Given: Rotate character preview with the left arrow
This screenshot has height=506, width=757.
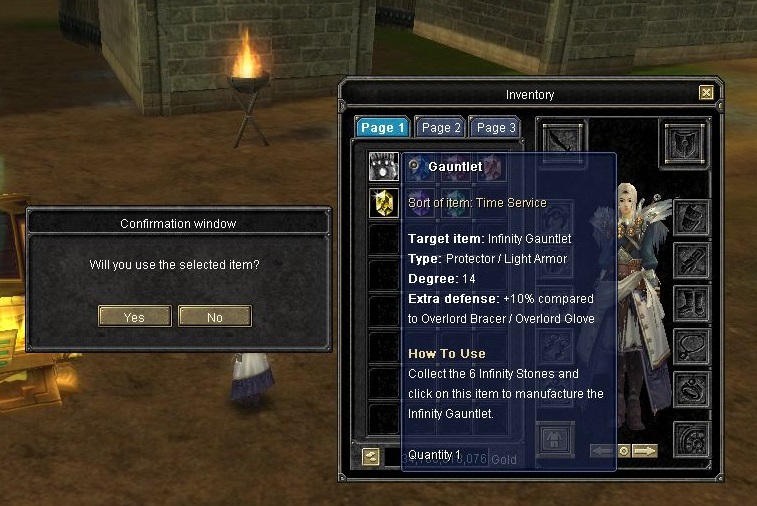Looking at the screenshot, I should point(602,451).
